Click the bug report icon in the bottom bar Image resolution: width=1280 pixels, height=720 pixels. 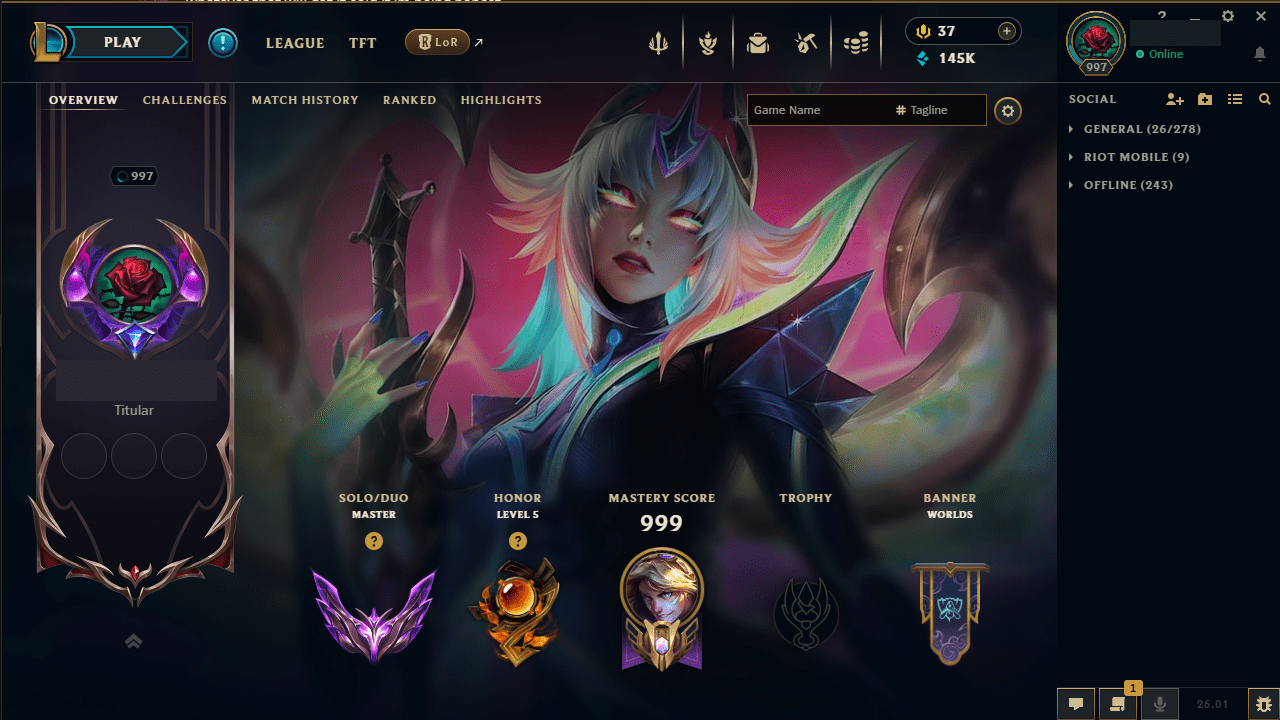pyautogui.click(x=1263, y=703)
